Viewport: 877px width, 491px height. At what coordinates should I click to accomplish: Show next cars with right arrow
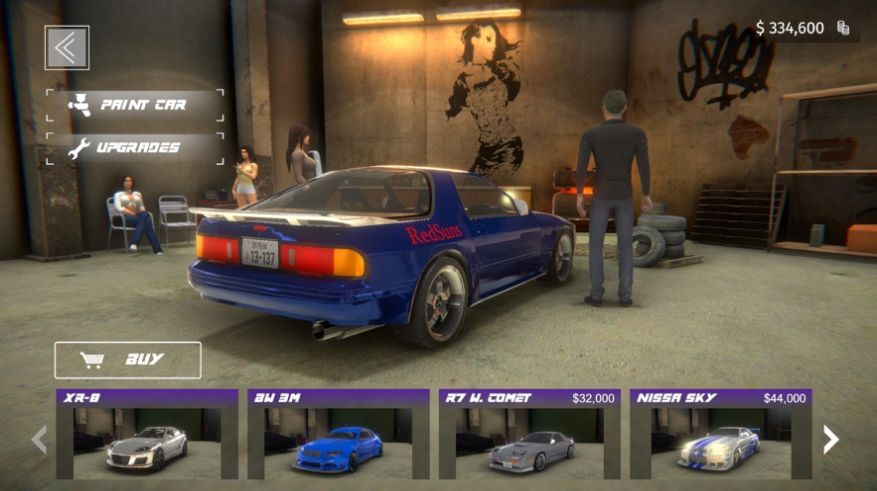[830, 439]
